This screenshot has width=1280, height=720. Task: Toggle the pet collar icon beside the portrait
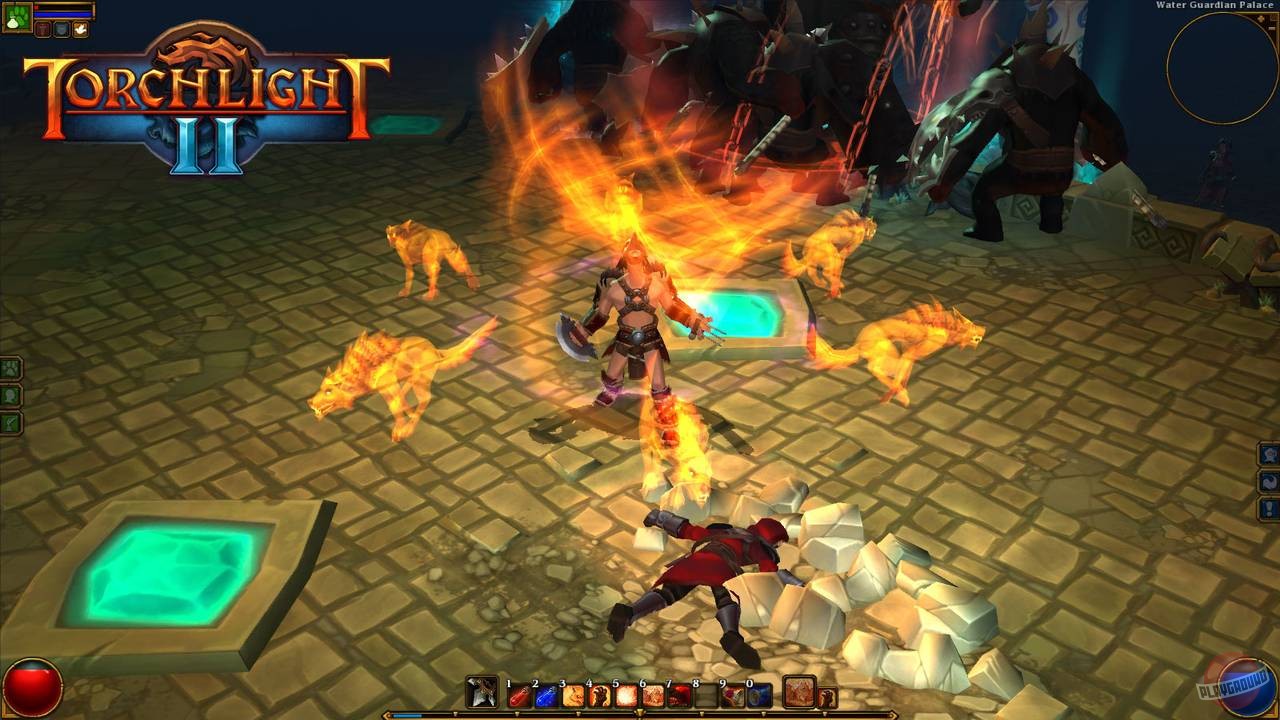coord(43,30)
